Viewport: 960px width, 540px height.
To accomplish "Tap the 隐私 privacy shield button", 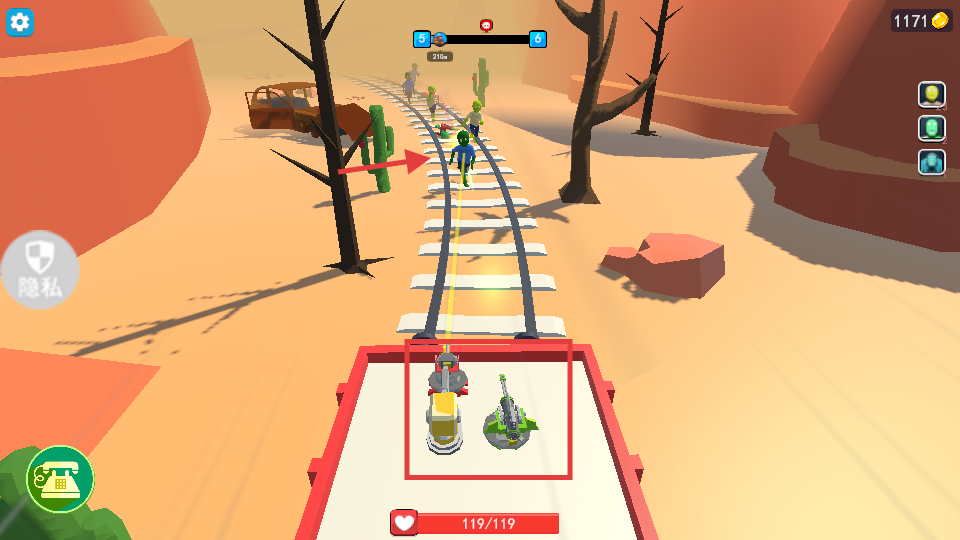I will coord(40,270).
